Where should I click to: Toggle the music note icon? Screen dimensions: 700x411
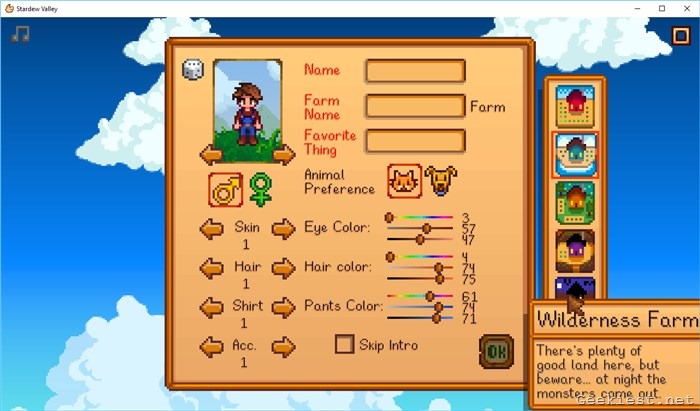pyautogui.click(x=20, y=34)
